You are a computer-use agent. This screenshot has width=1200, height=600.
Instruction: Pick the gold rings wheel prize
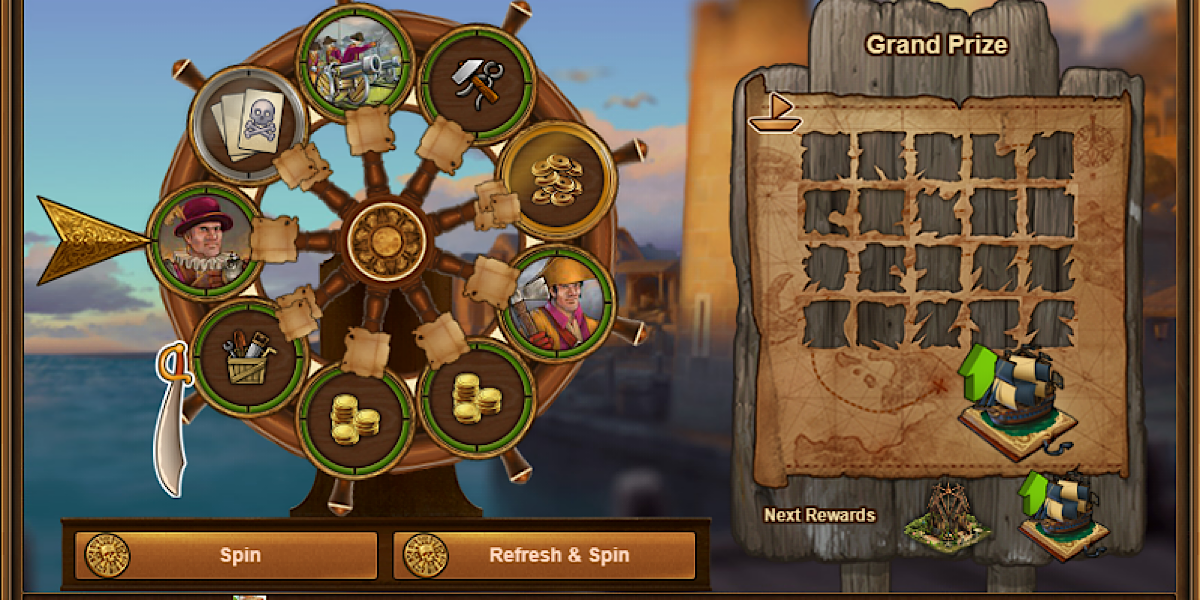coord(556,178)
